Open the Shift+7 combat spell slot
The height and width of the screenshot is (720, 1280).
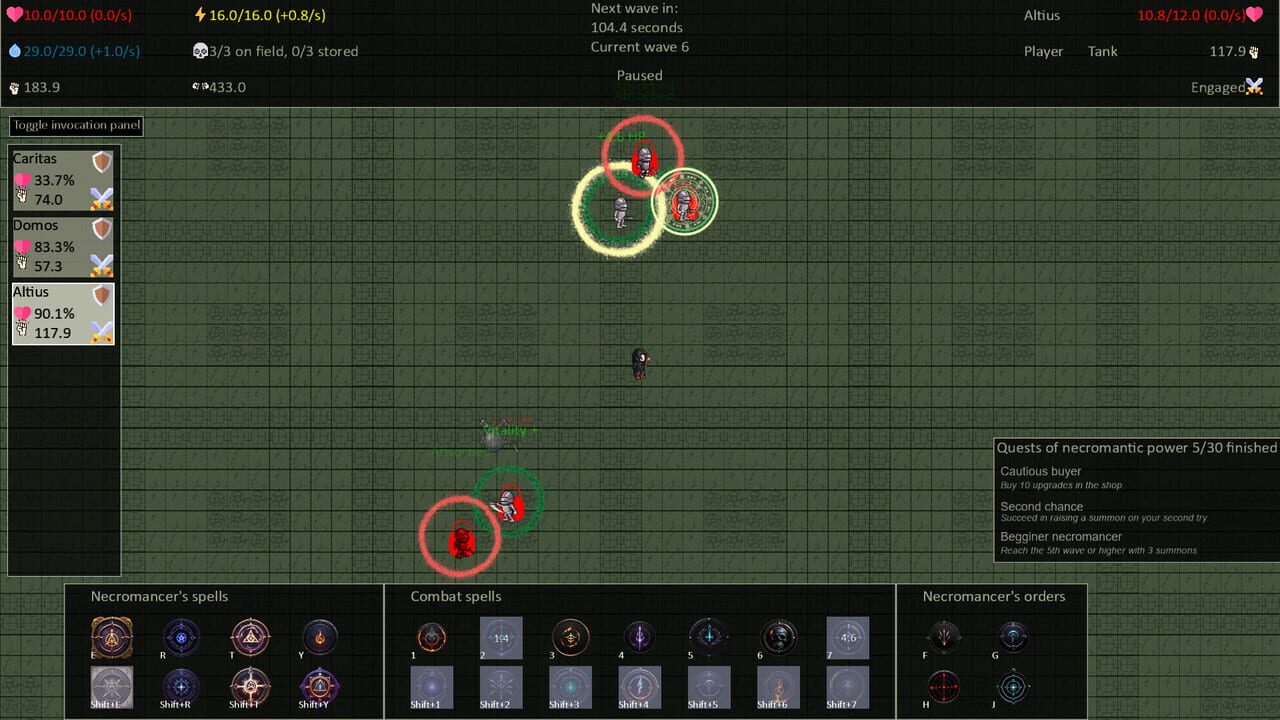847,688
